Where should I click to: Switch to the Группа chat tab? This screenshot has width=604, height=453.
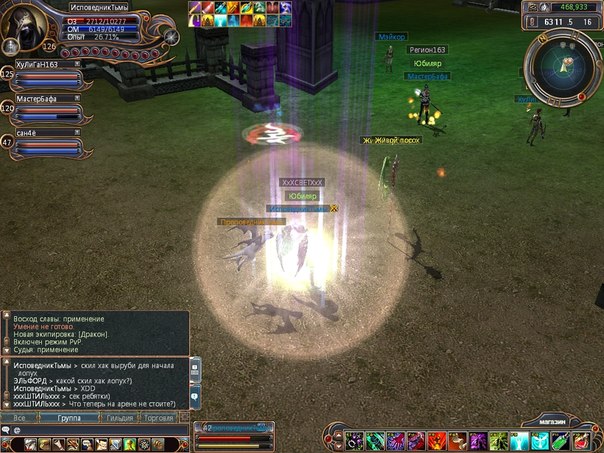pyautogui.click(x=69, y=416)
